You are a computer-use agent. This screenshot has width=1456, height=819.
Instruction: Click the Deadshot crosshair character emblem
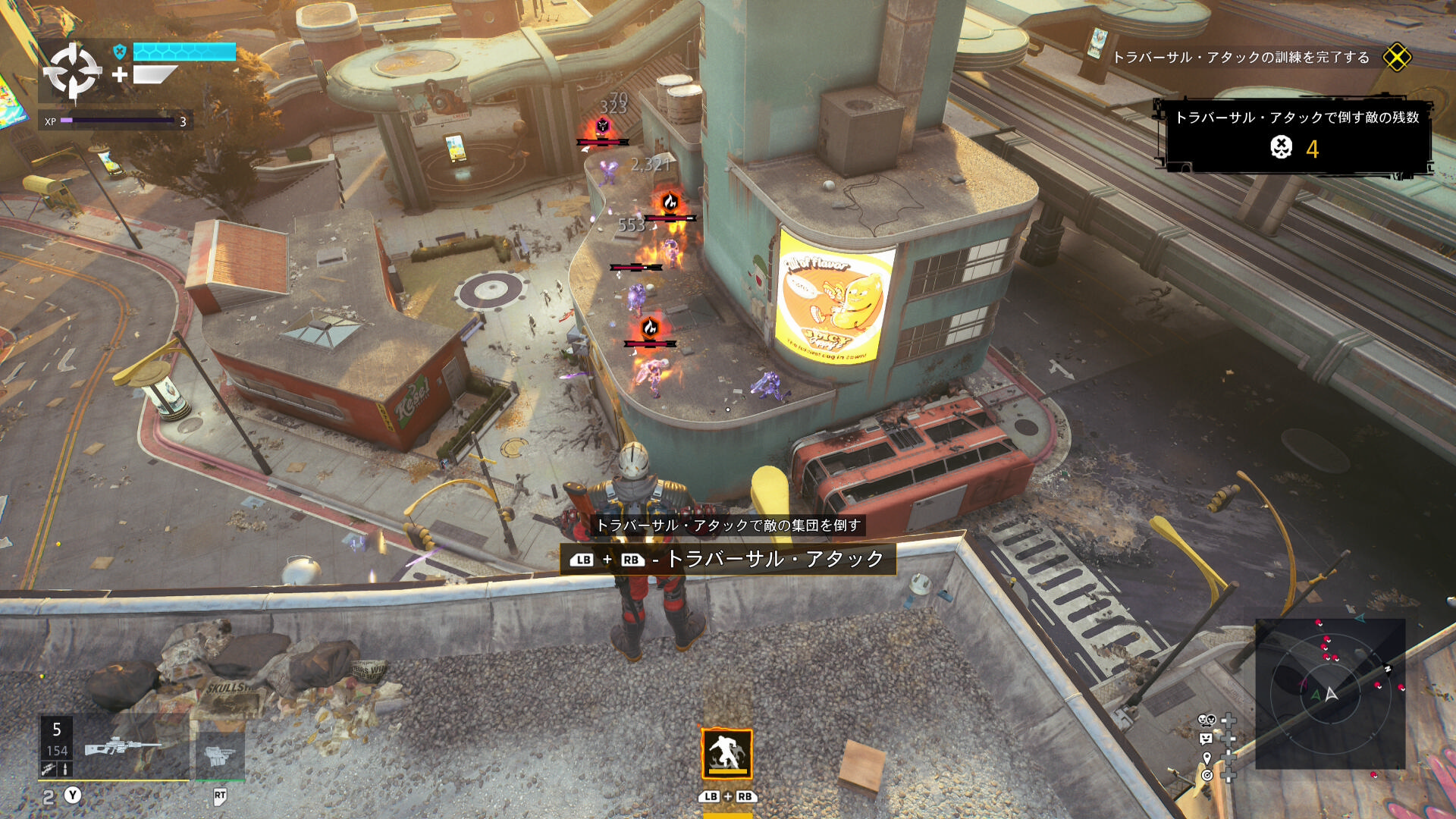72,71
